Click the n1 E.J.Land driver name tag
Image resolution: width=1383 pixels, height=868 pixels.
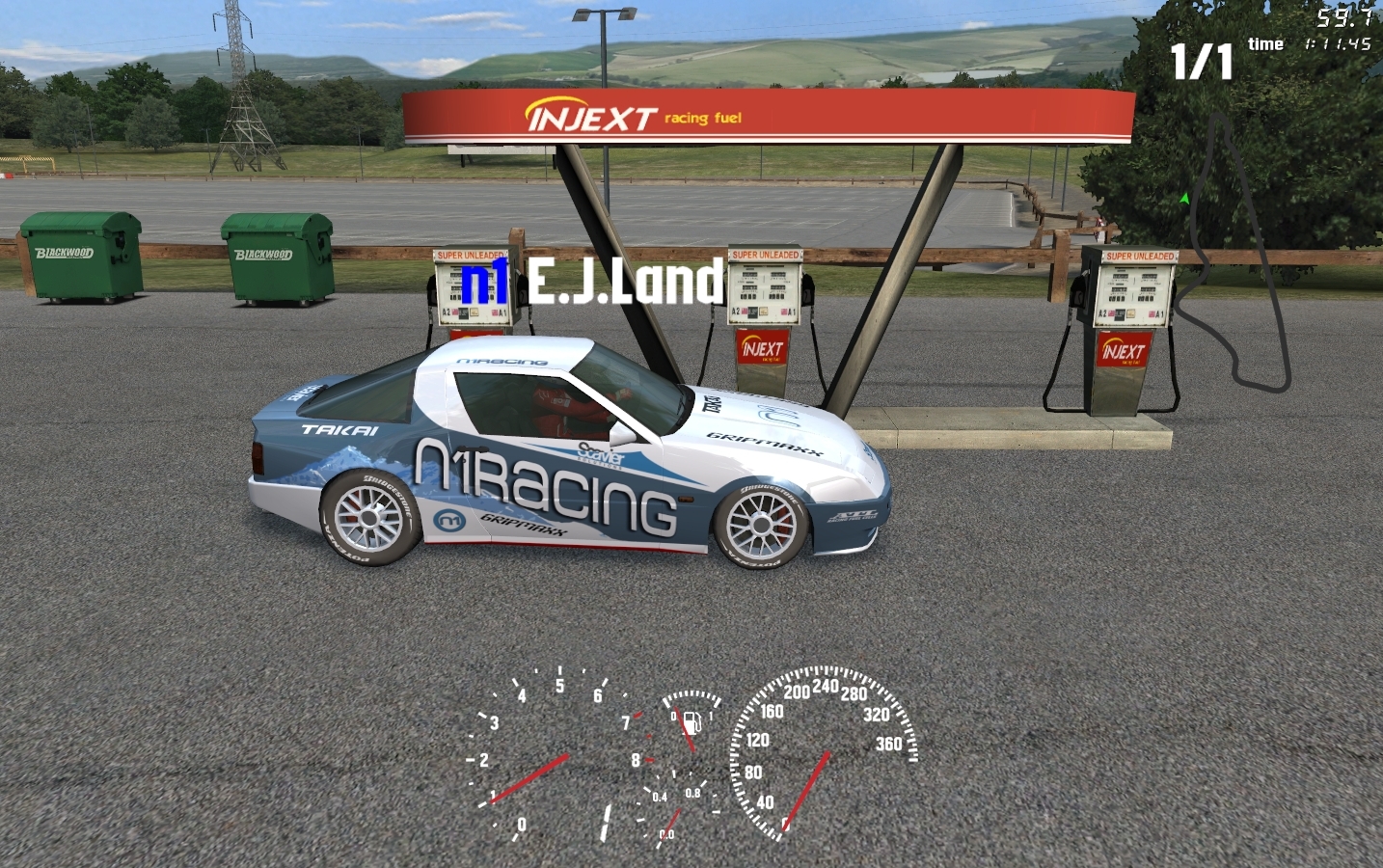pos(592,281)
